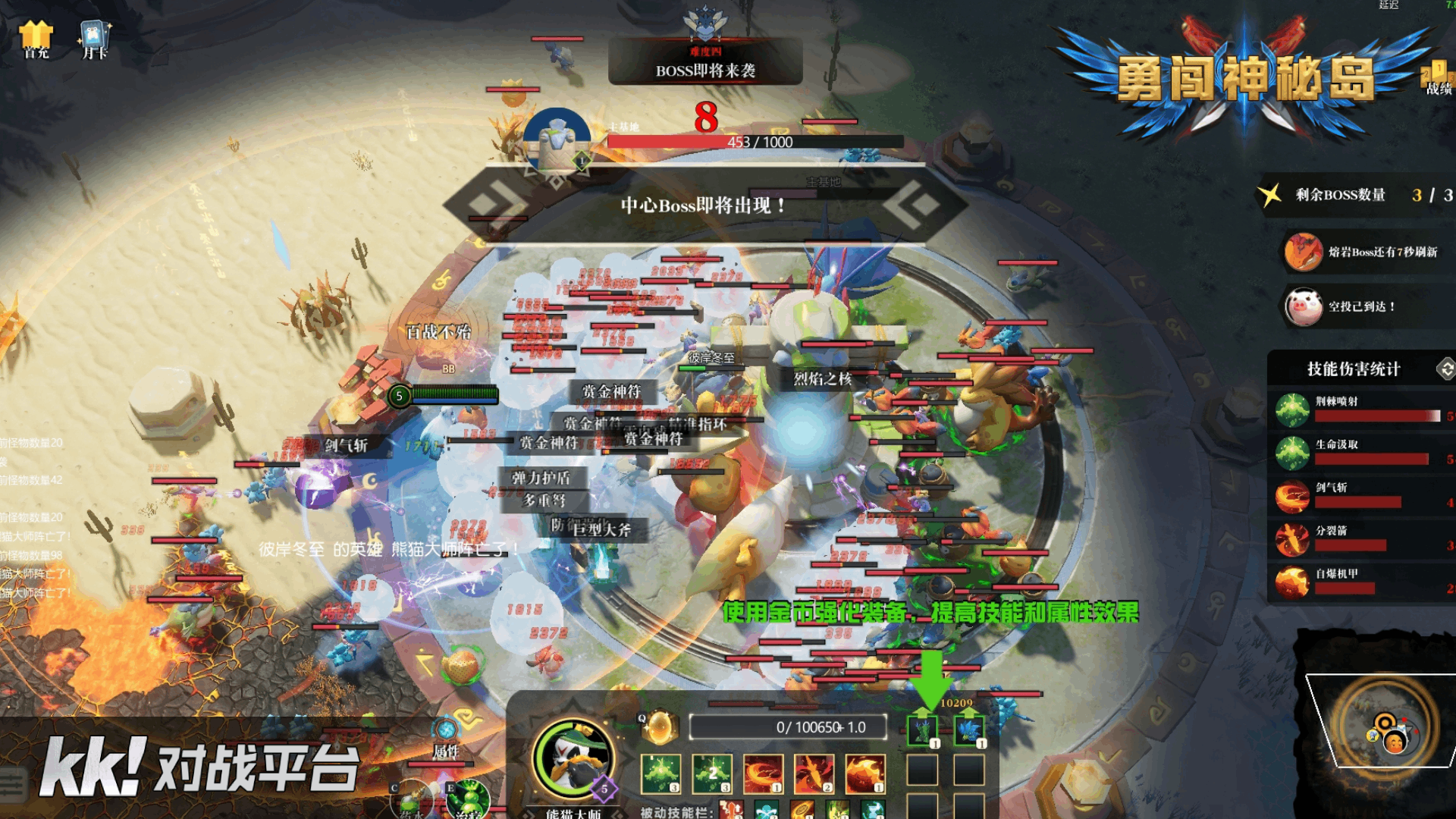
Task: Use the 治疗 heal ability
Action: pyautogui.click(x=469, y=800)
